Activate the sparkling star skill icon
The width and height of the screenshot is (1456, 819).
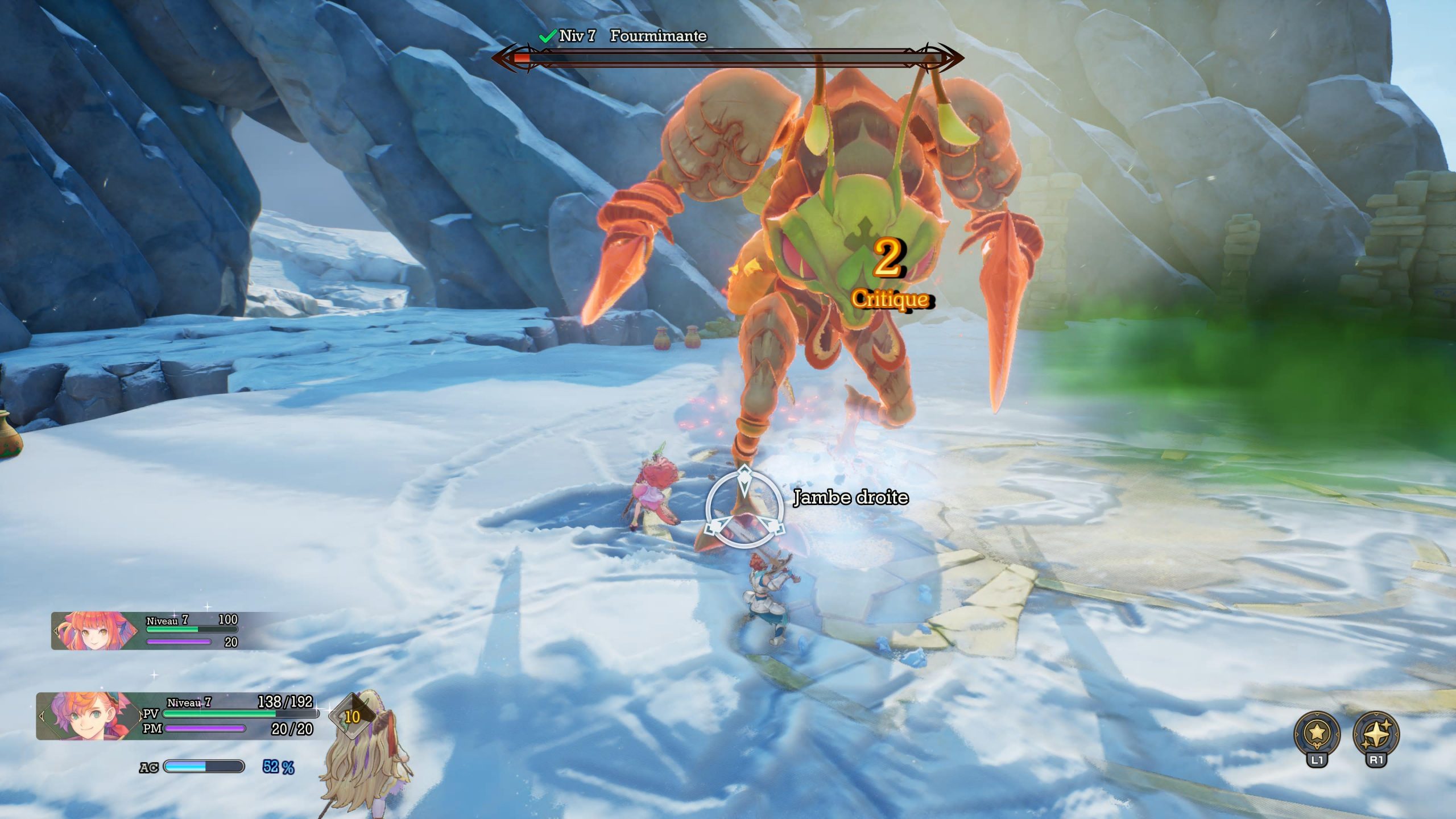pos(1376,734)
